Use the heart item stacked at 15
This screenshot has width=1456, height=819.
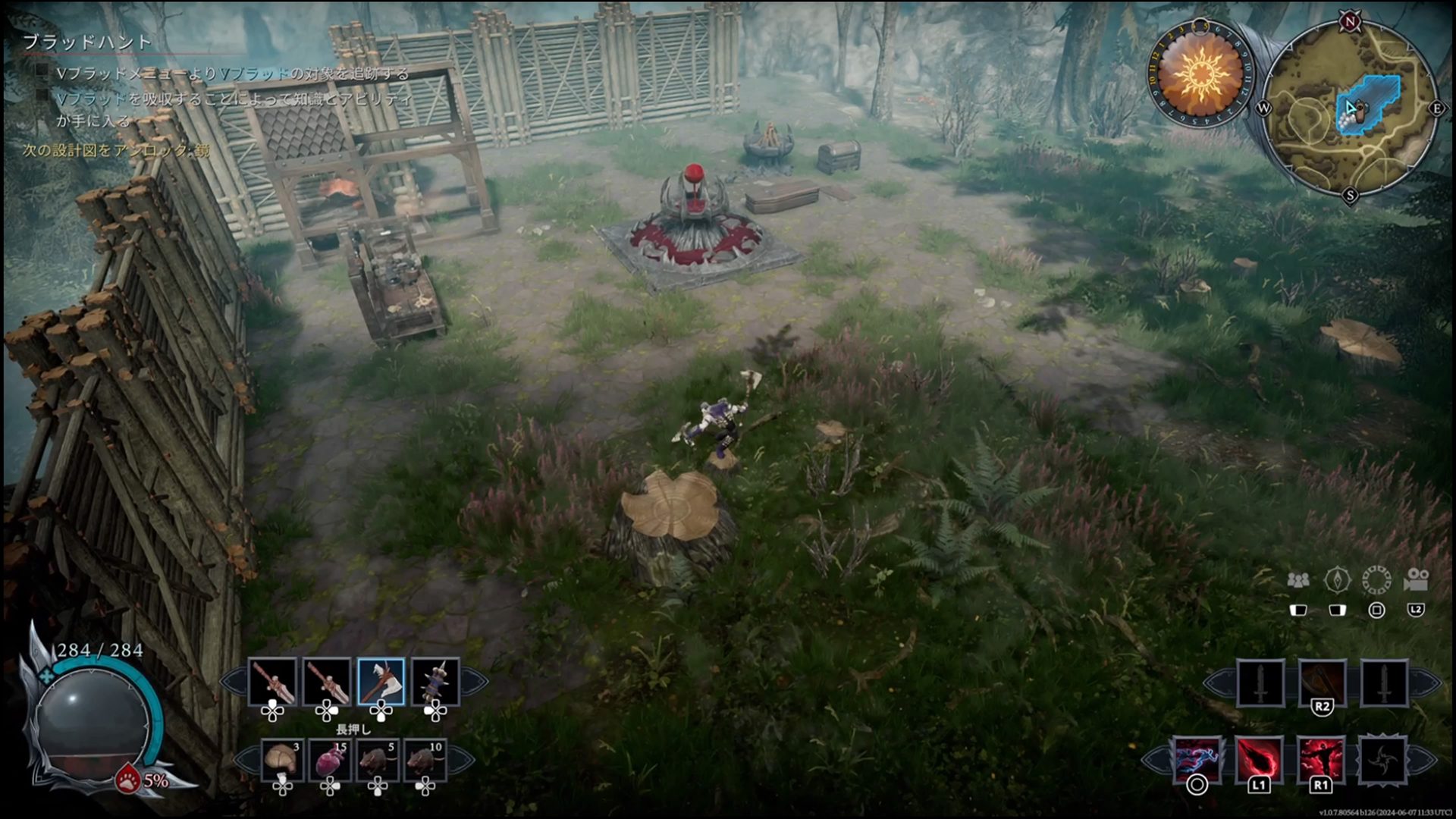point(330,760)
